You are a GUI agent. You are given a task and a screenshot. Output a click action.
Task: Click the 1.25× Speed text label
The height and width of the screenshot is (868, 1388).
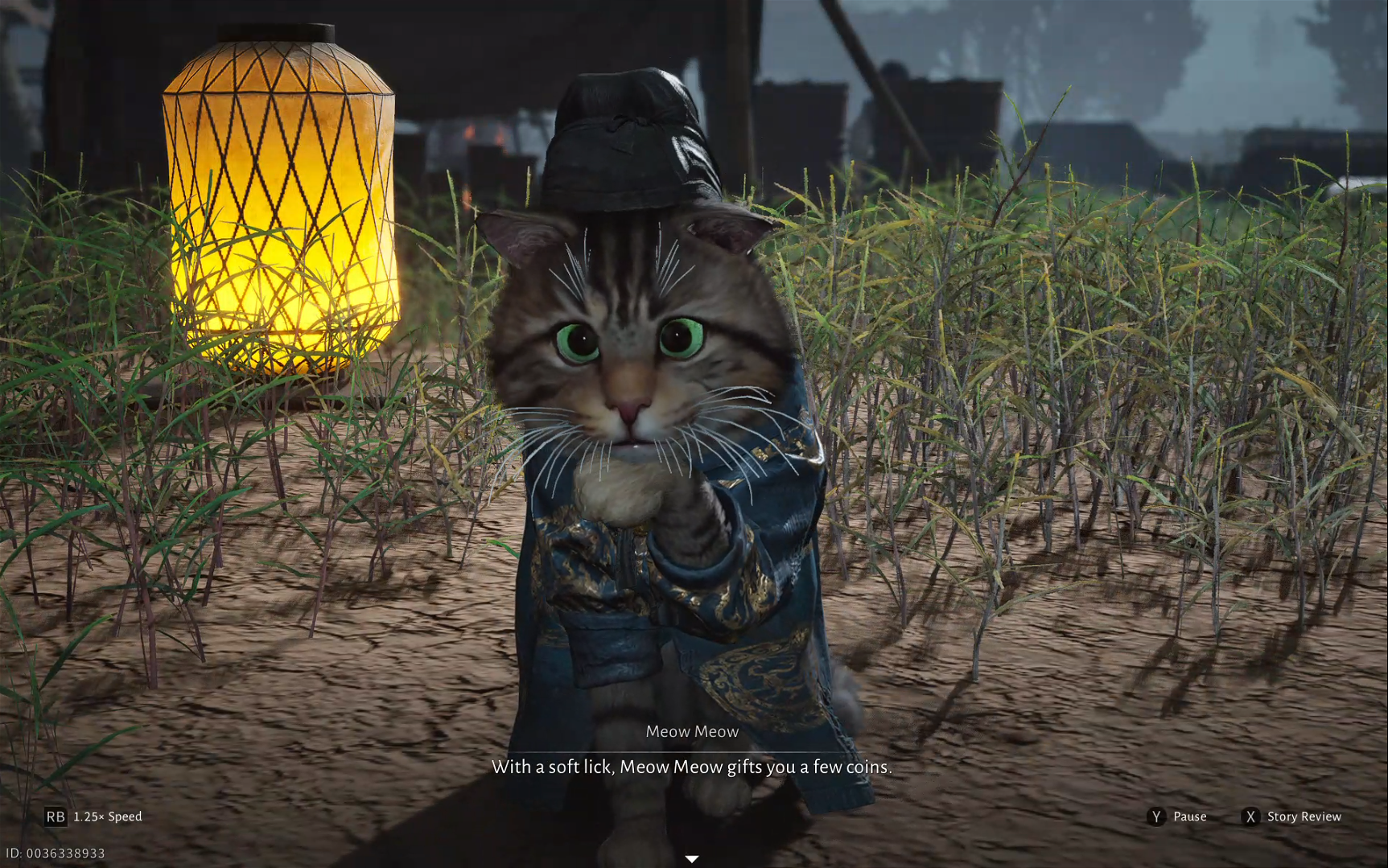coord(106,817)
